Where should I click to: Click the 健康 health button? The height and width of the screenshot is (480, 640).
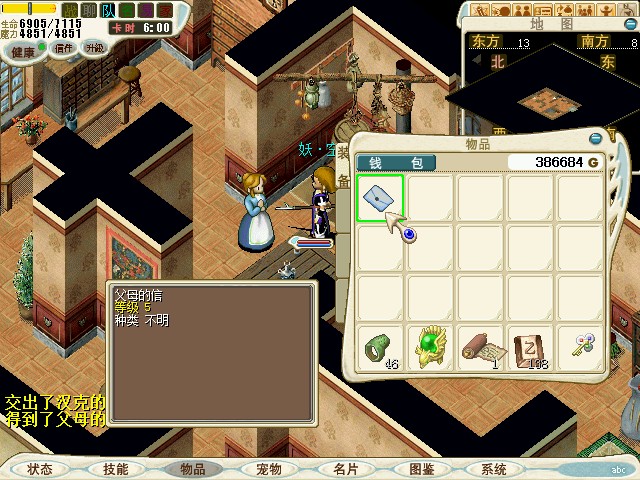click(22, 49)
